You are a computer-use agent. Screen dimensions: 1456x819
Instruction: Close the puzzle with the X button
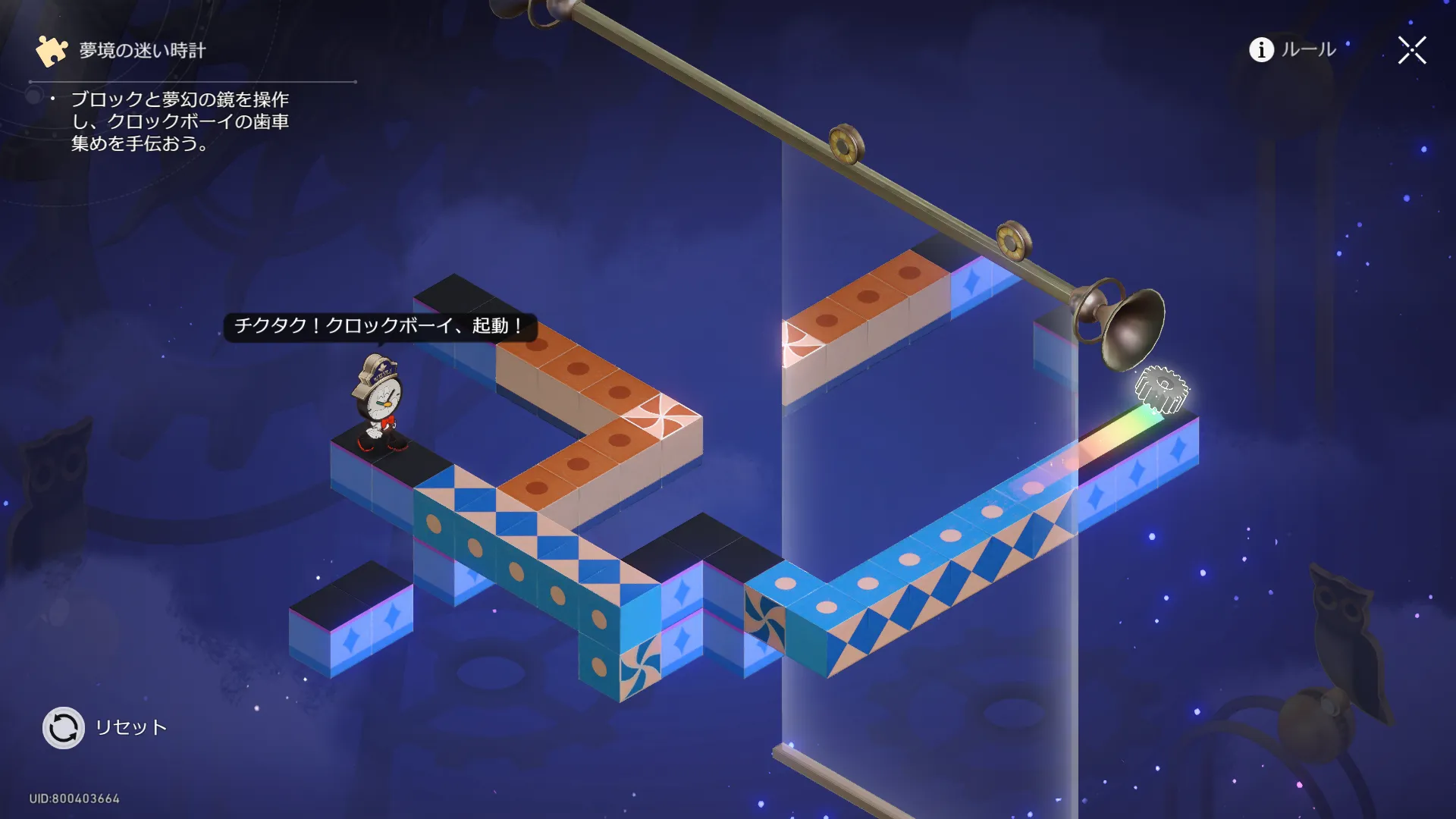1412,51
